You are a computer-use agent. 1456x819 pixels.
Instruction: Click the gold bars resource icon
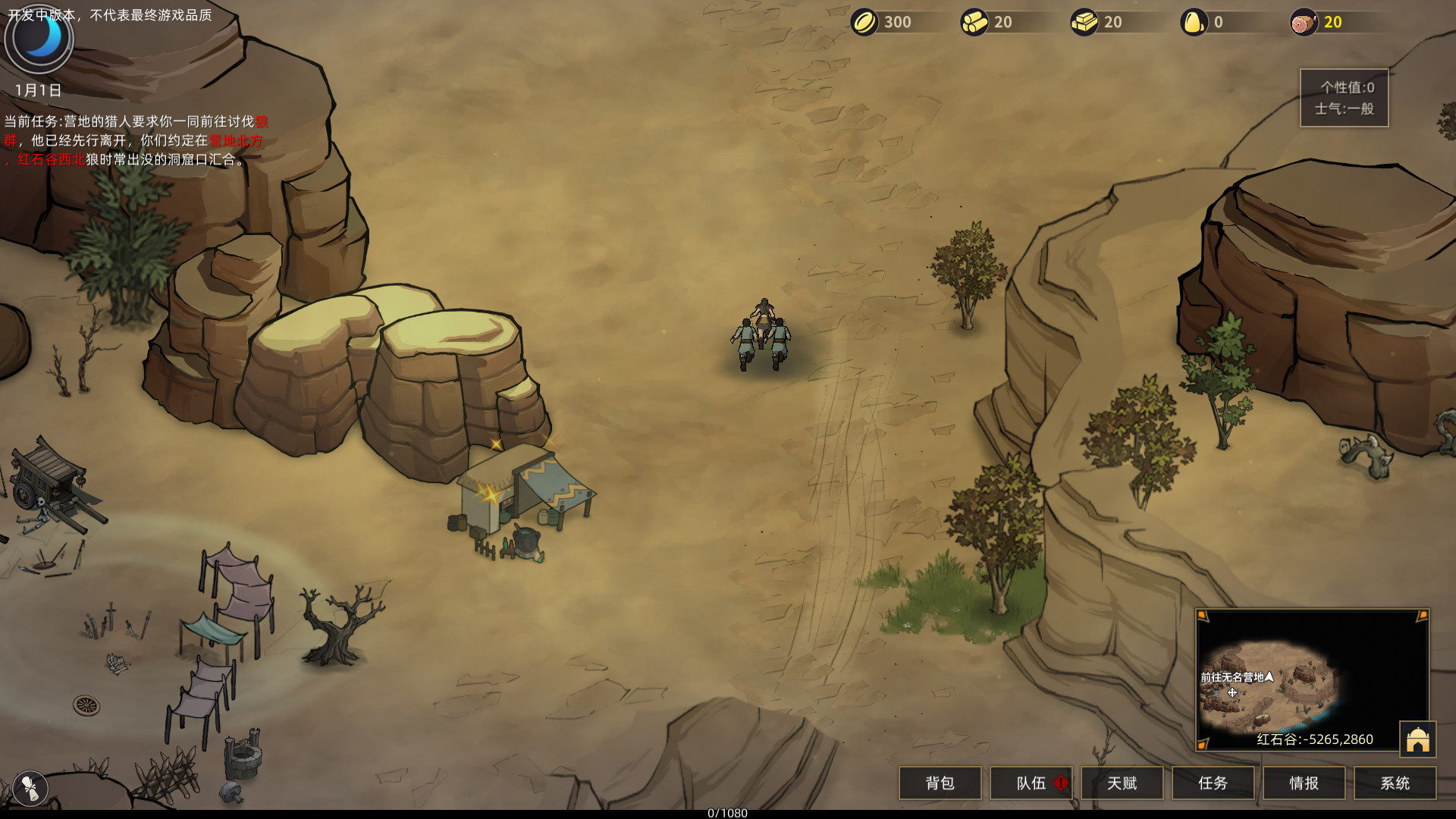click(x=1083, y=22)
